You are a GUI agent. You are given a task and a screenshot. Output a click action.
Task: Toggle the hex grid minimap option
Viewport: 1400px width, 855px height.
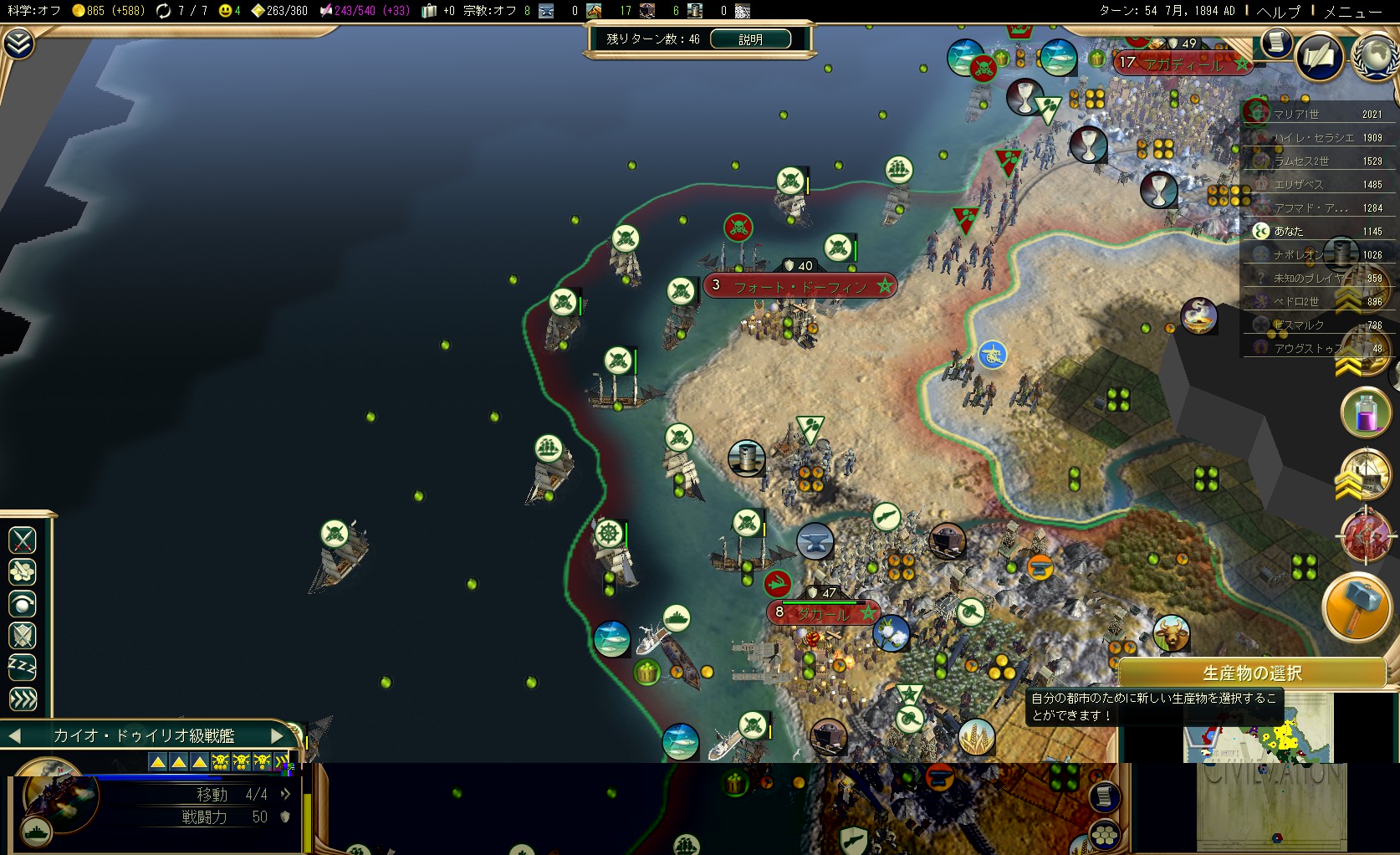(1105, 834)
